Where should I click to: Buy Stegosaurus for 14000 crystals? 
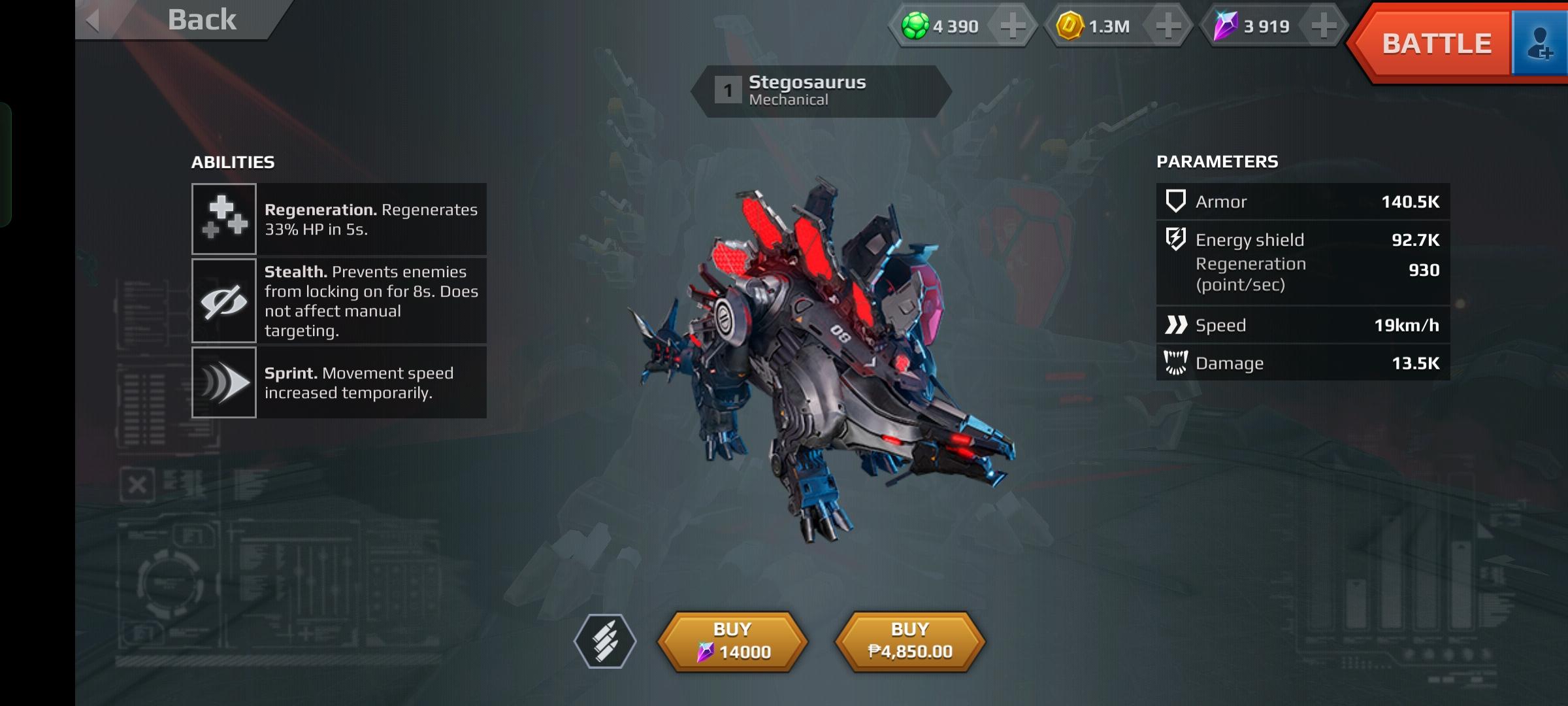click(732, 641)
